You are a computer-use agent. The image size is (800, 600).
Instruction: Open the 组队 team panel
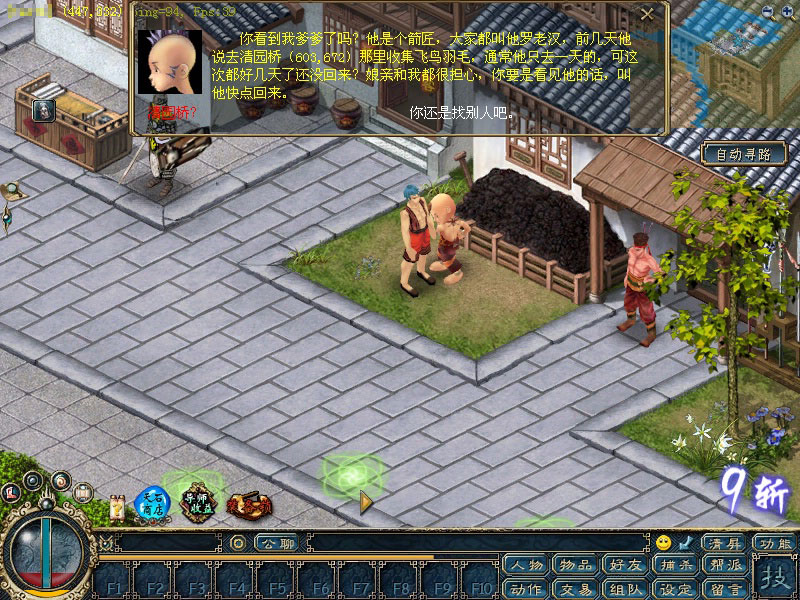(625, 589)
